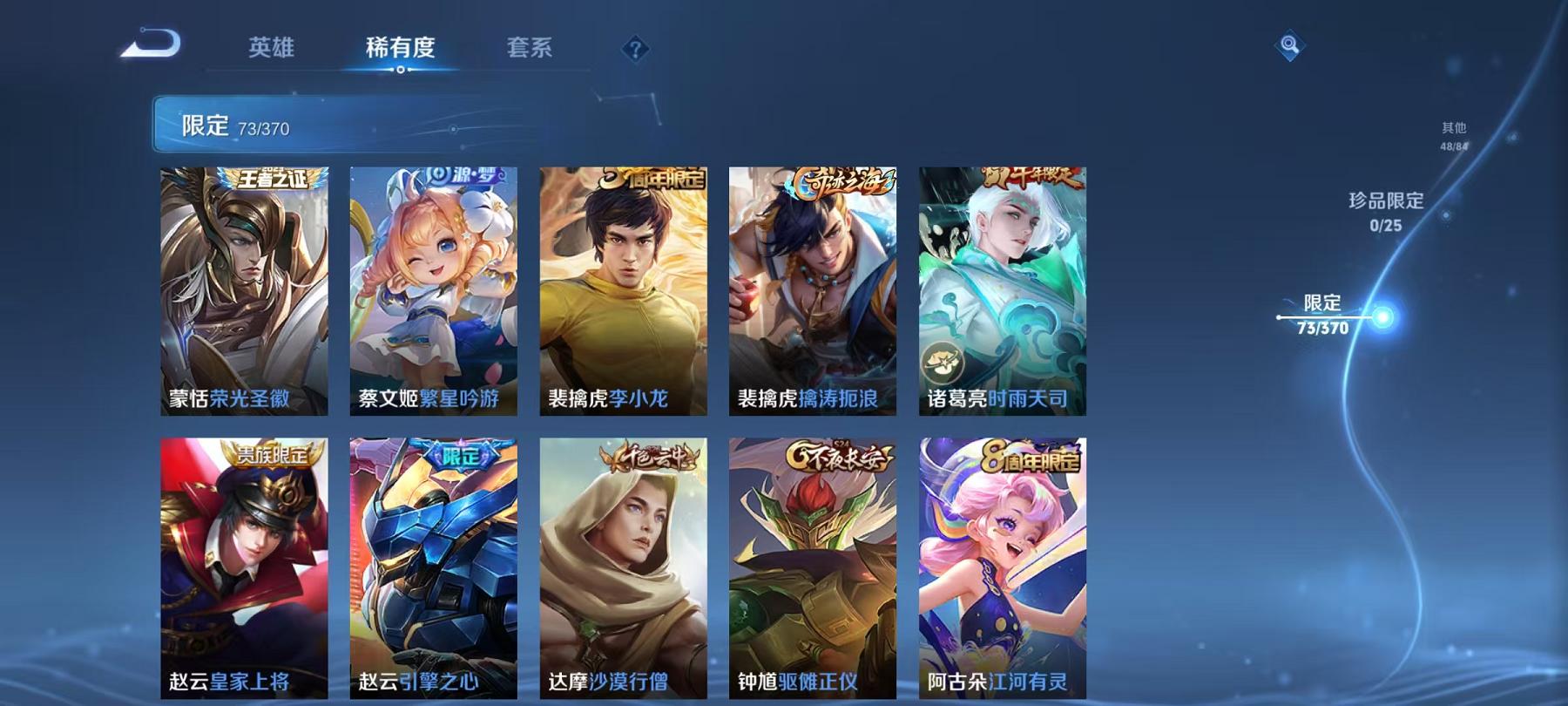
Task: Open the help question mark icon
Action: click(636, 50)
